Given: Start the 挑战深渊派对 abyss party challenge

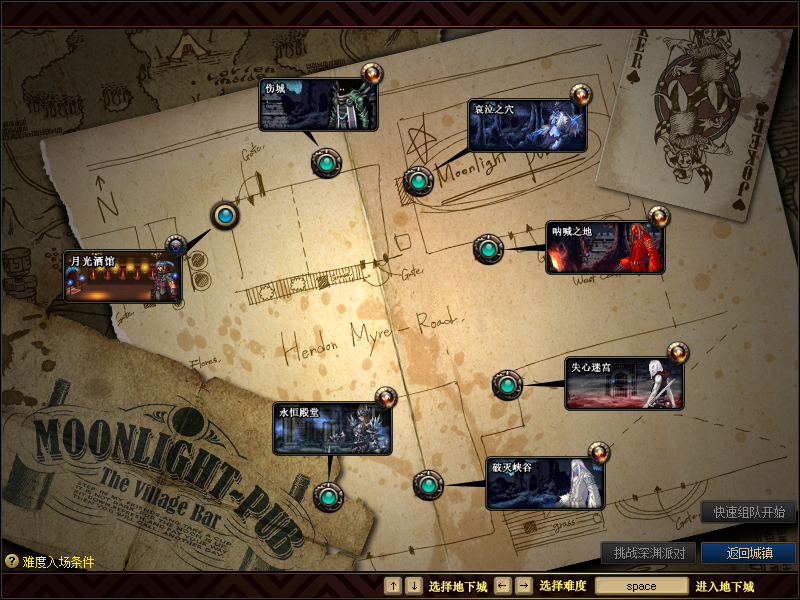Looking at the screenshot, I should click(648, 553).
